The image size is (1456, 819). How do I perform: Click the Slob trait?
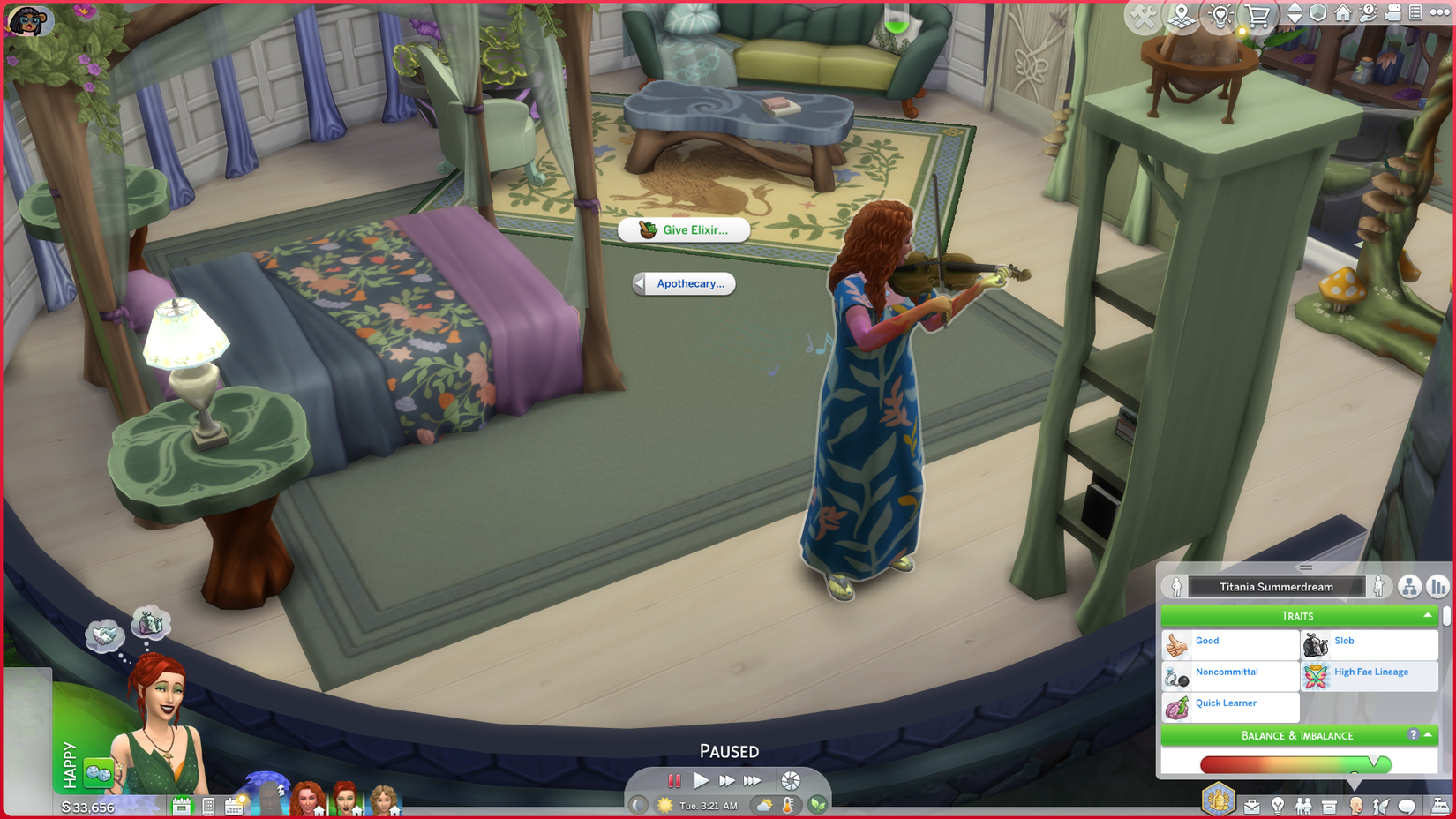pos(1345,641)
